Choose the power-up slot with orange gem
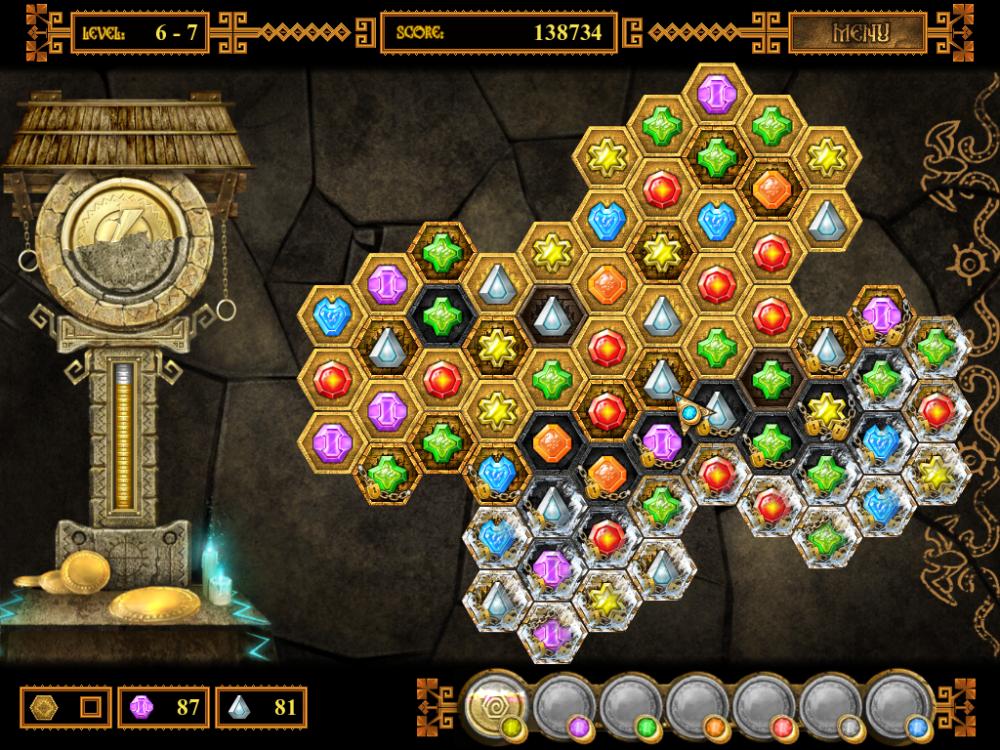The width and height of the screenshot is (1000, 750). coord(697,705)
